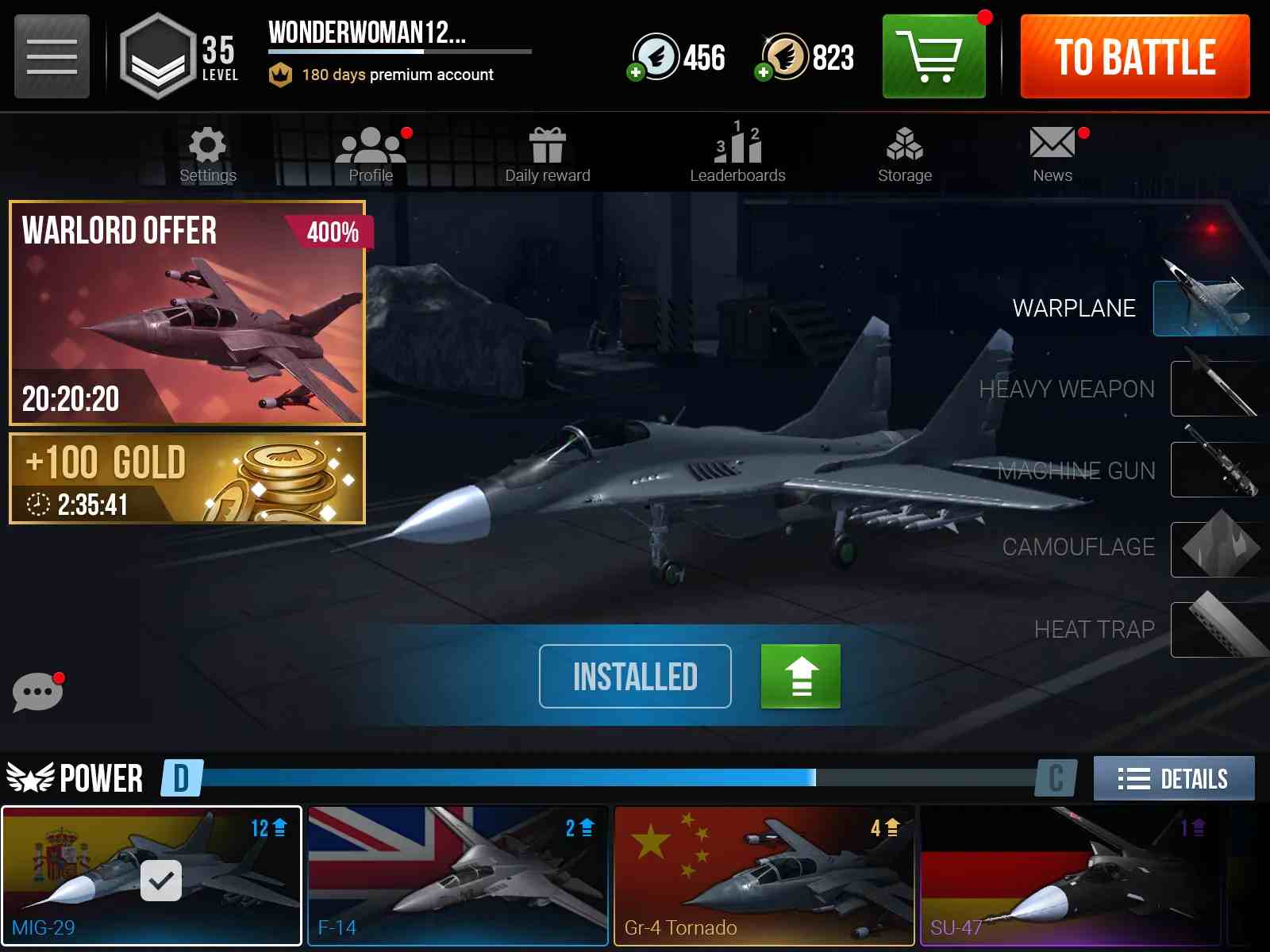Claim the Daily reward gift
1270x952 pixels.
[547, 153]
